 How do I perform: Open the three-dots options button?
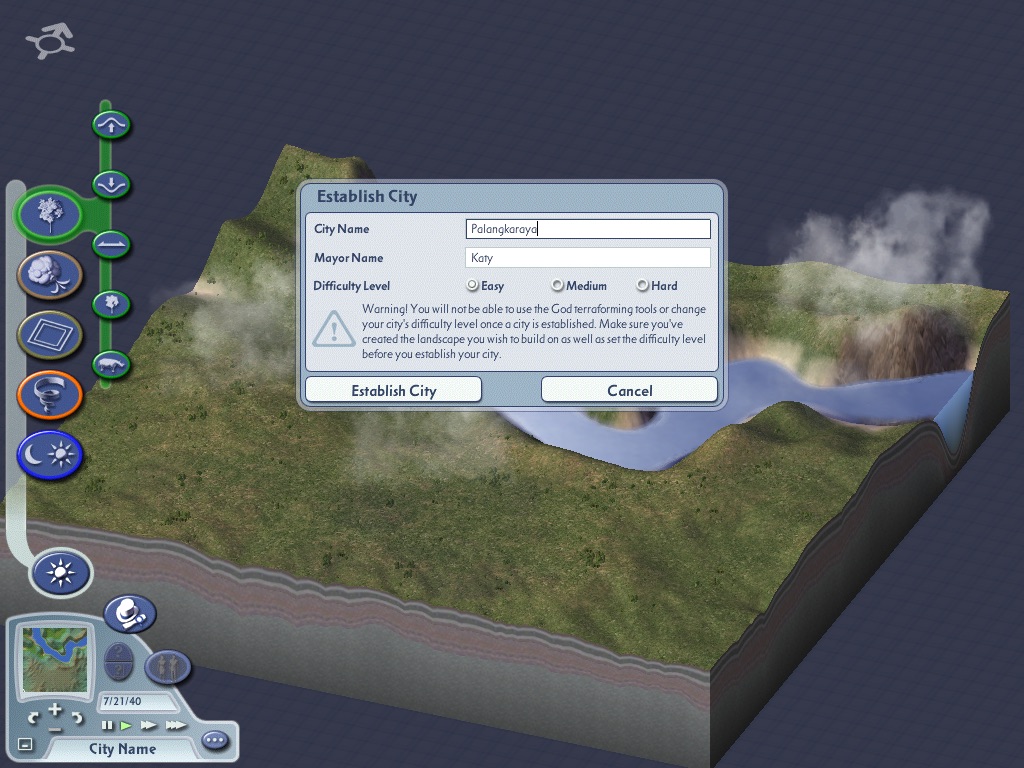click(x=215, y=741)
